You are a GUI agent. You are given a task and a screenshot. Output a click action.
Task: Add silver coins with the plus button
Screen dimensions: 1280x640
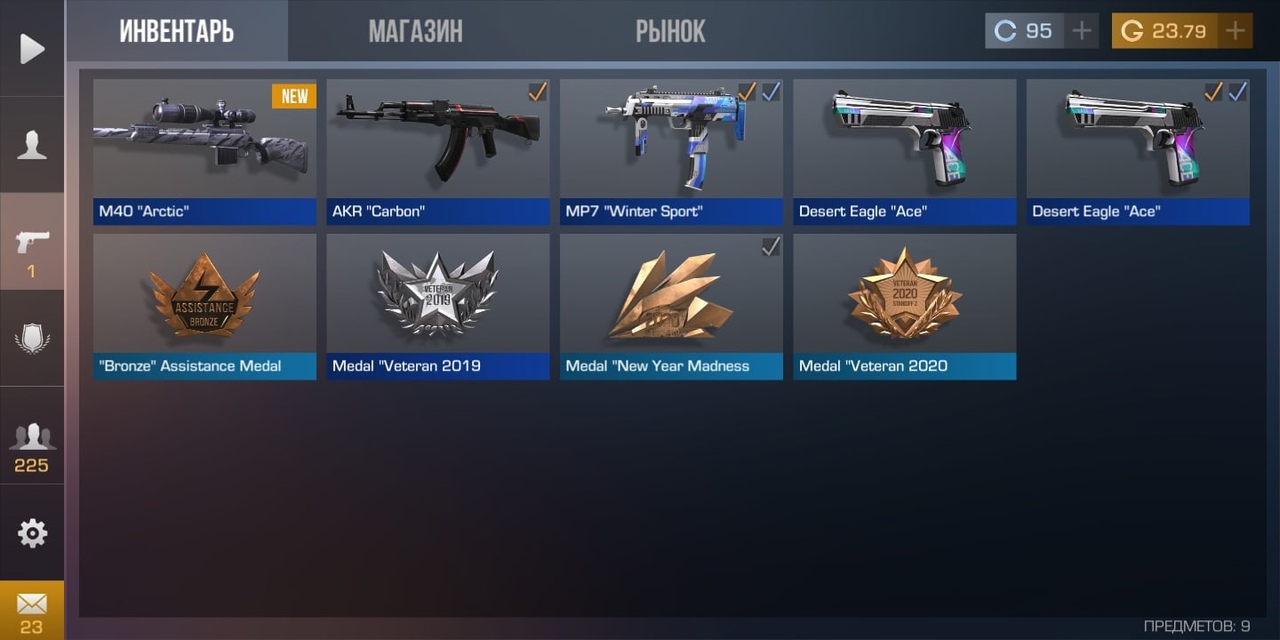click(1081, 31)
